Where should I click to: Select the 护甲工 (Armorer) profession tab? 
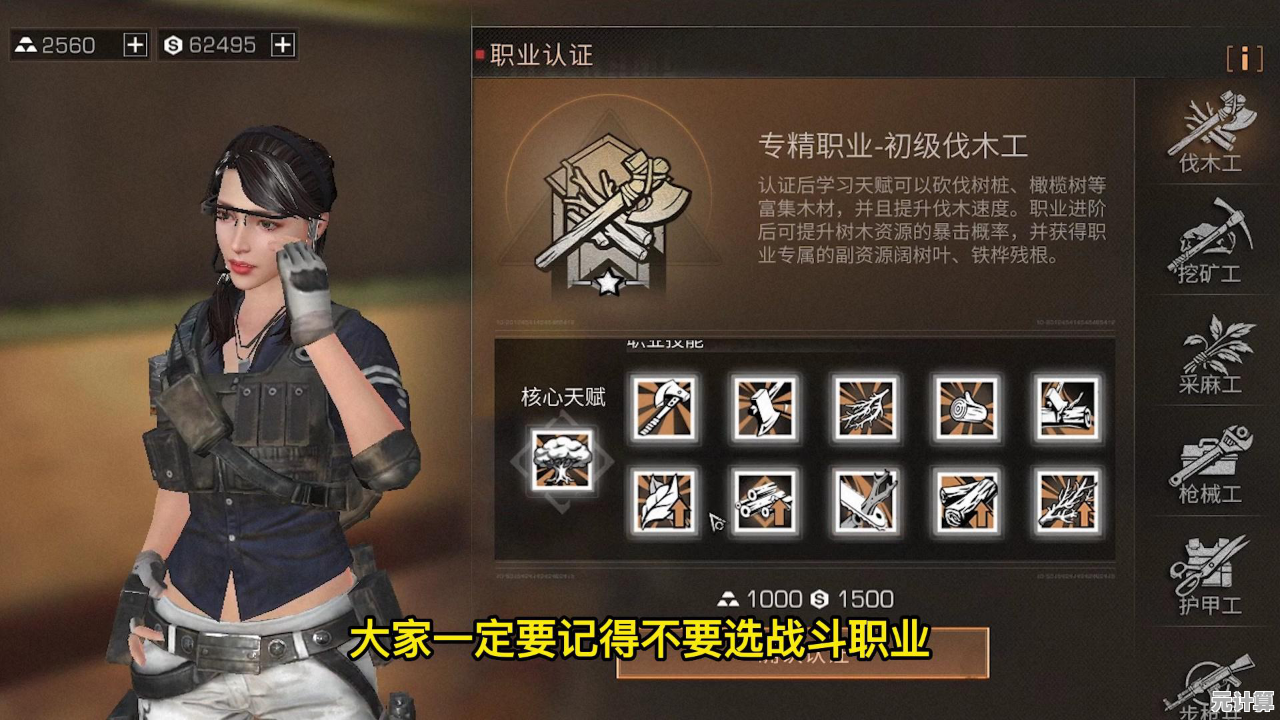click(x=1209, y=573)
